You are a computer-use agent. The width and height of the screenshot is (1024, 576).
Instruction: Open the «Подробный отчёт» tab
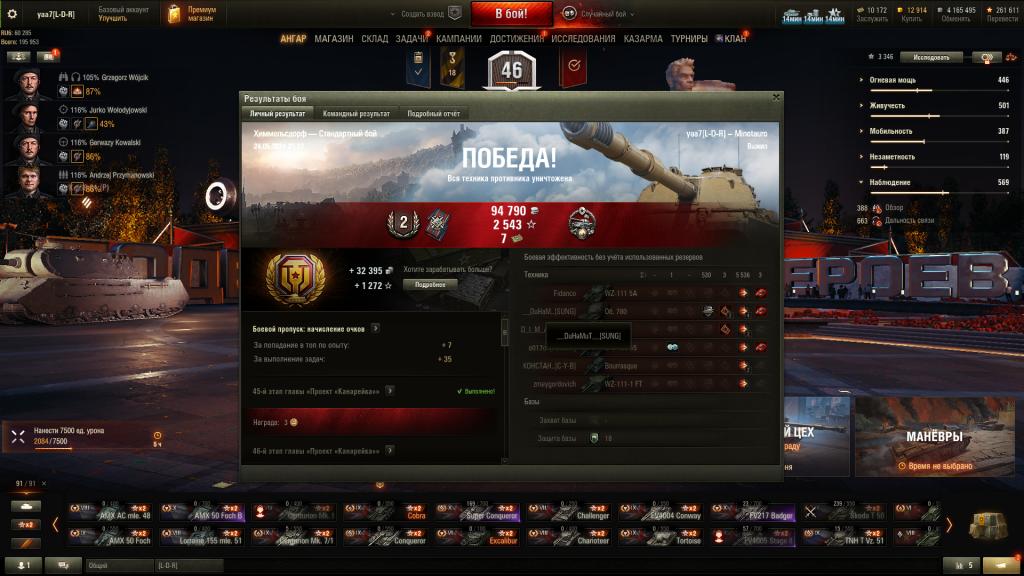(433, 114)
